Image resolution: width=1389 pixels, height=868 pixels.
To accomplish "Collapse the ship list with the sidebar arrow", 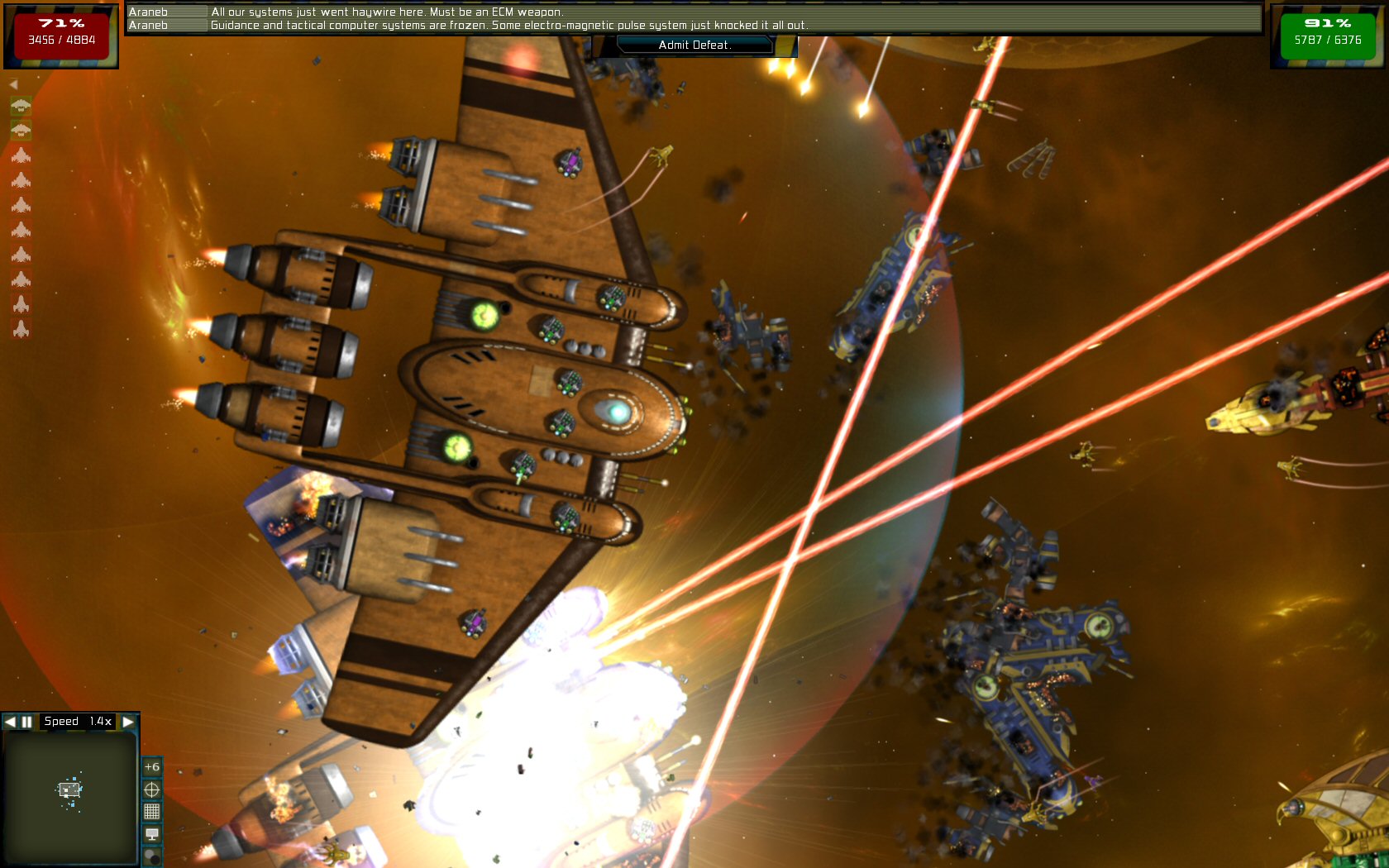I will [12, 83].
